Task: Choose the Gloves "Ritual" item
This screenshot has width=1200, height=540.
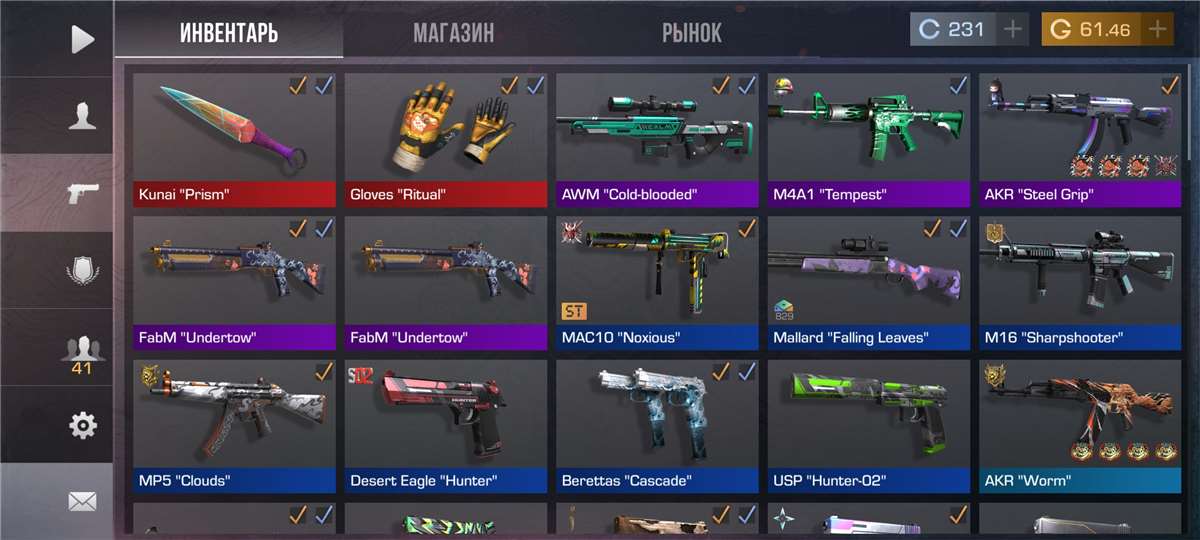Action: pyautogui.click(x=446, y=140)
